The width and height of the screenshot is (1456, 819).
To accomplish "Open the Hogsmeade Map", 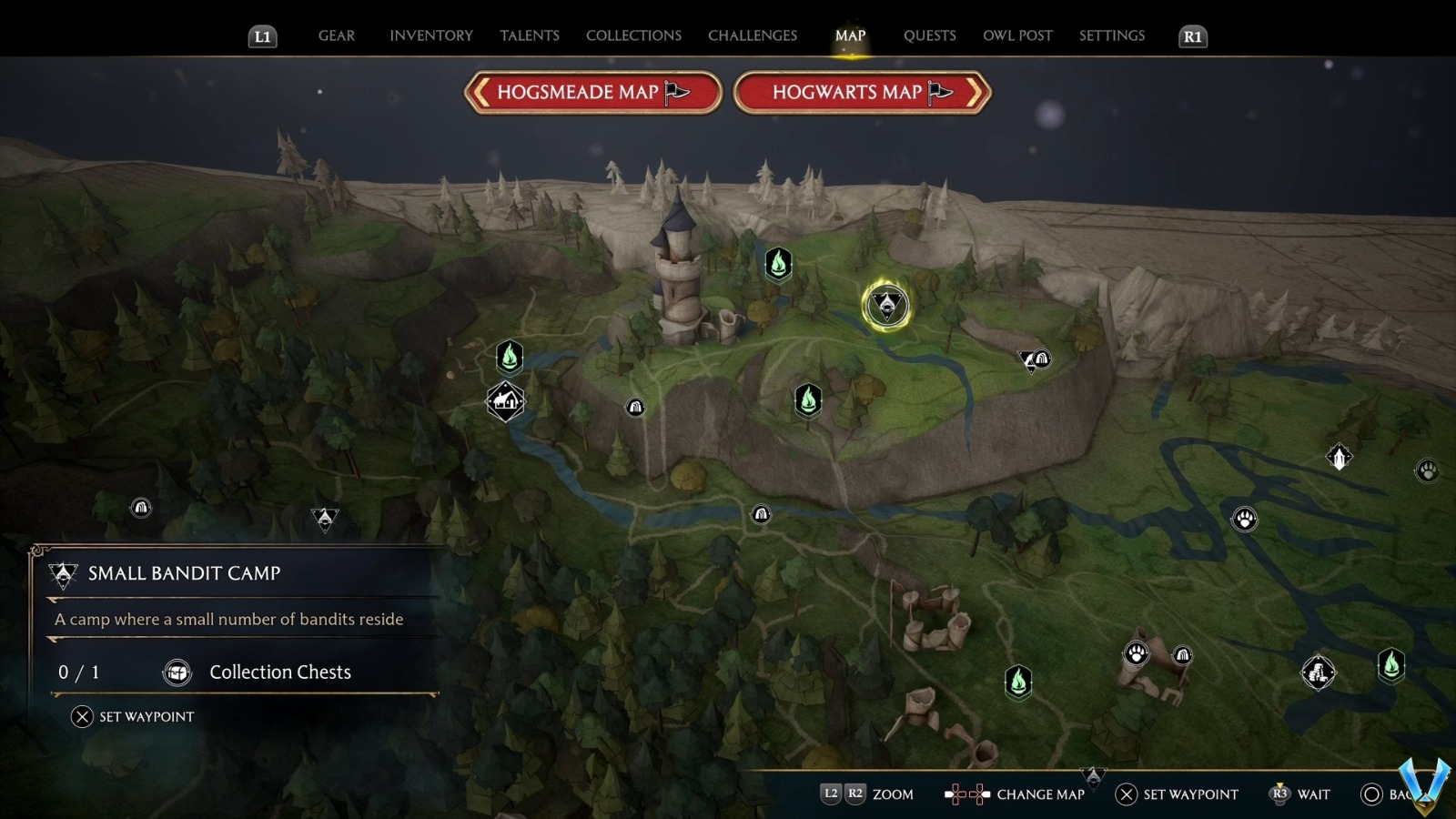I will [x=593, y=92].
